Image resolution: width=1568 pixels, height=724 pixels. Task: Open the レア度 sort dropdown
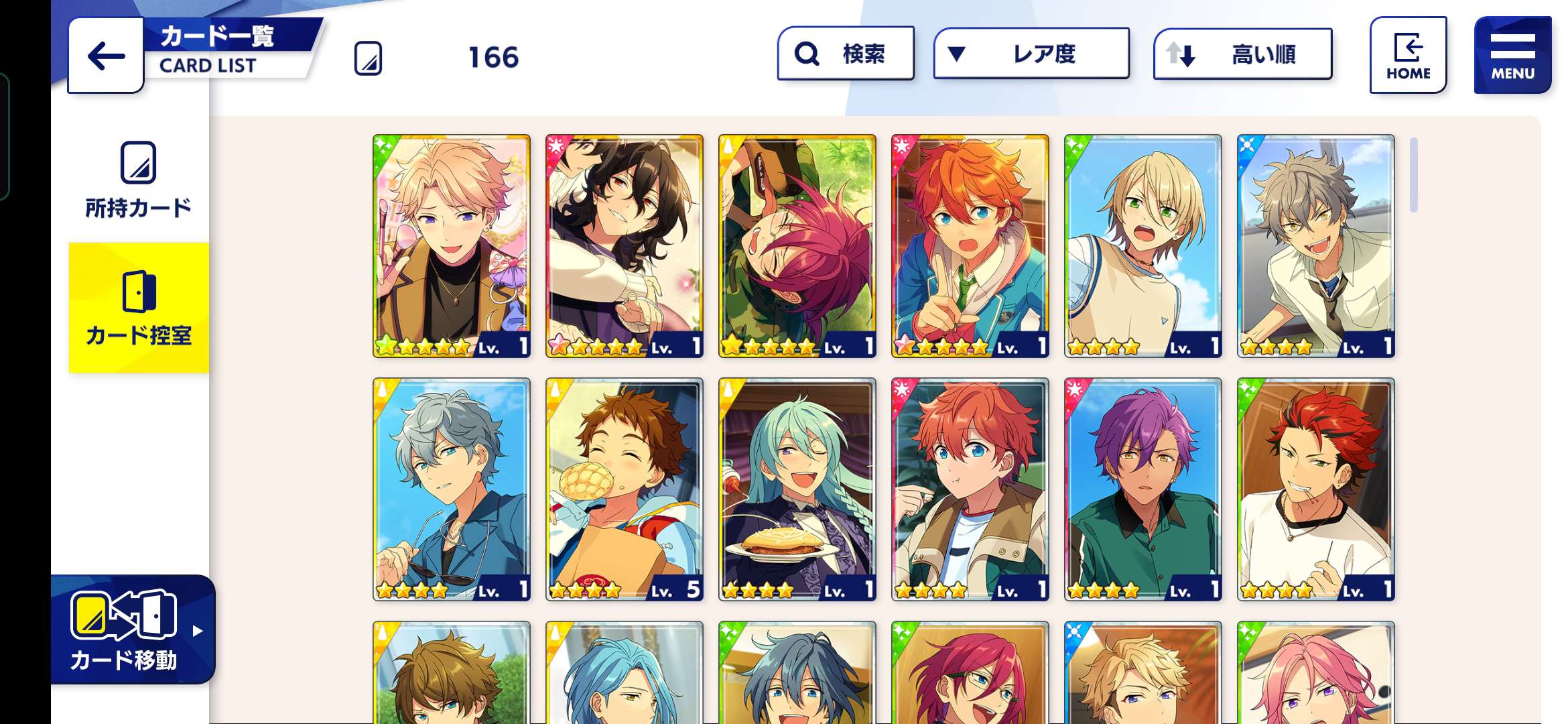click(1031, 54)
